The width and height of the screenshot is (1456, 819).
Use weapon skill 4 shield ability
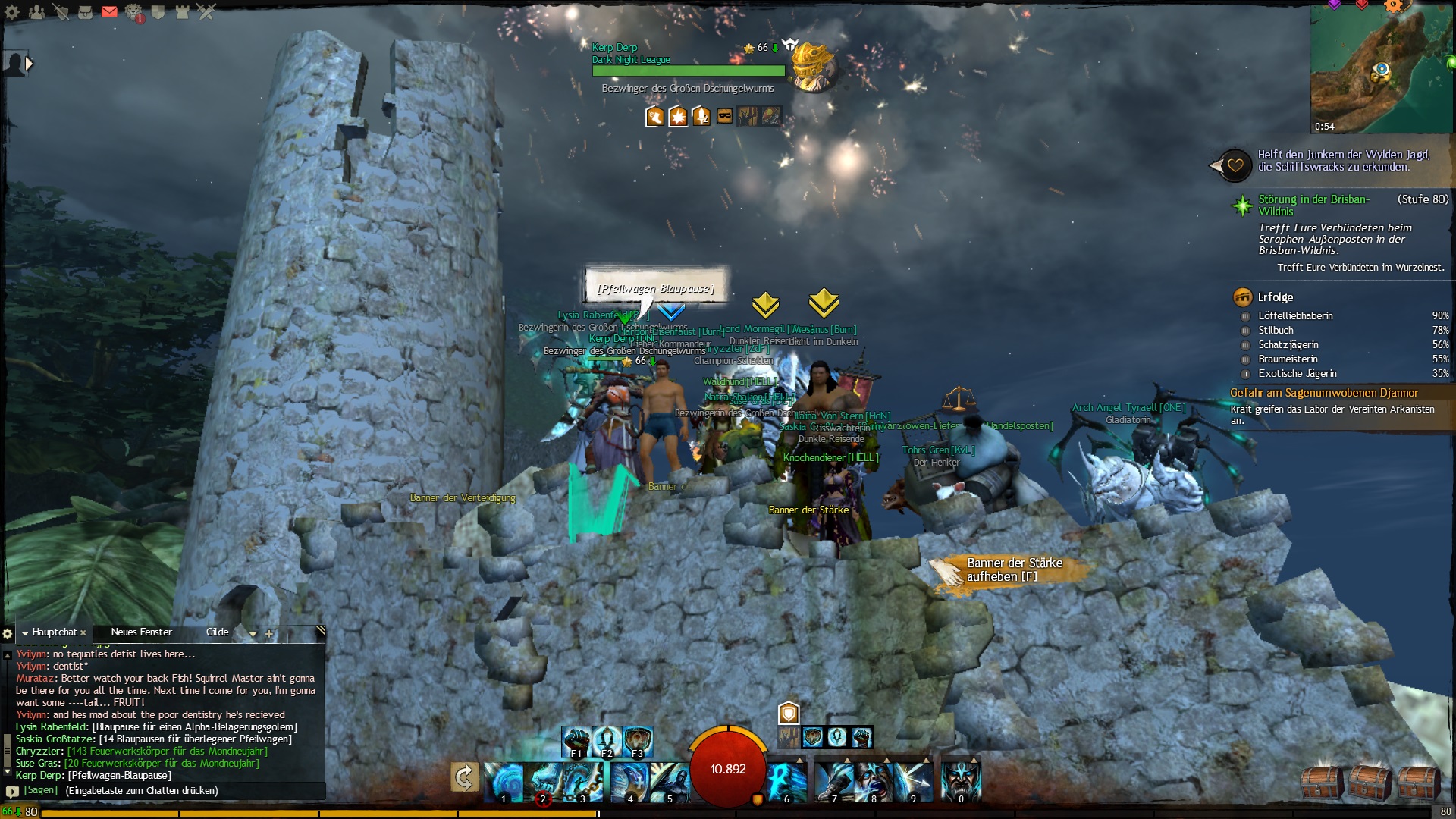pyautogui.click(x=629, y=782)
